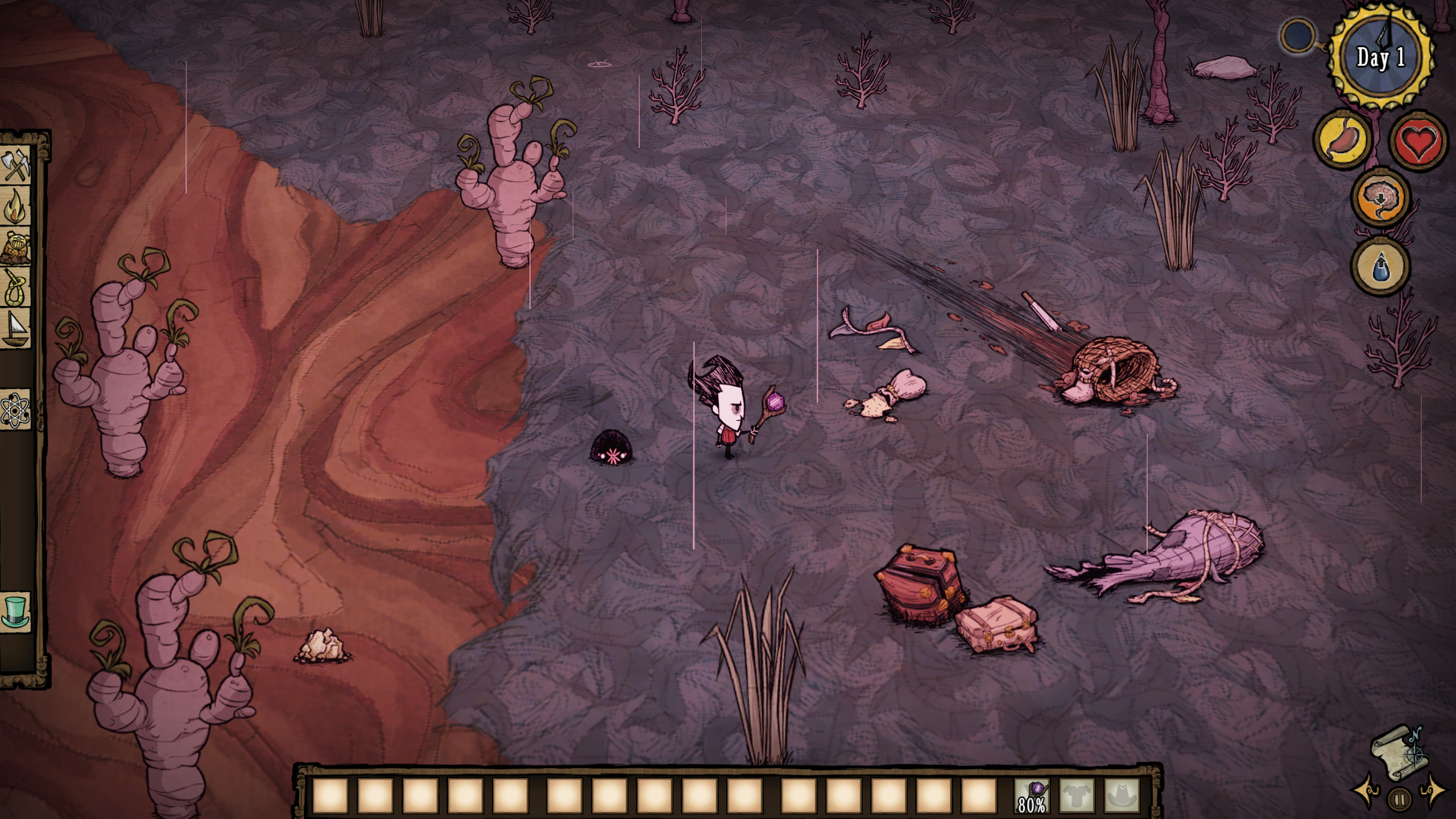
Task: Select the flame Fire crafting tab
Action: [x=16, y=207]
